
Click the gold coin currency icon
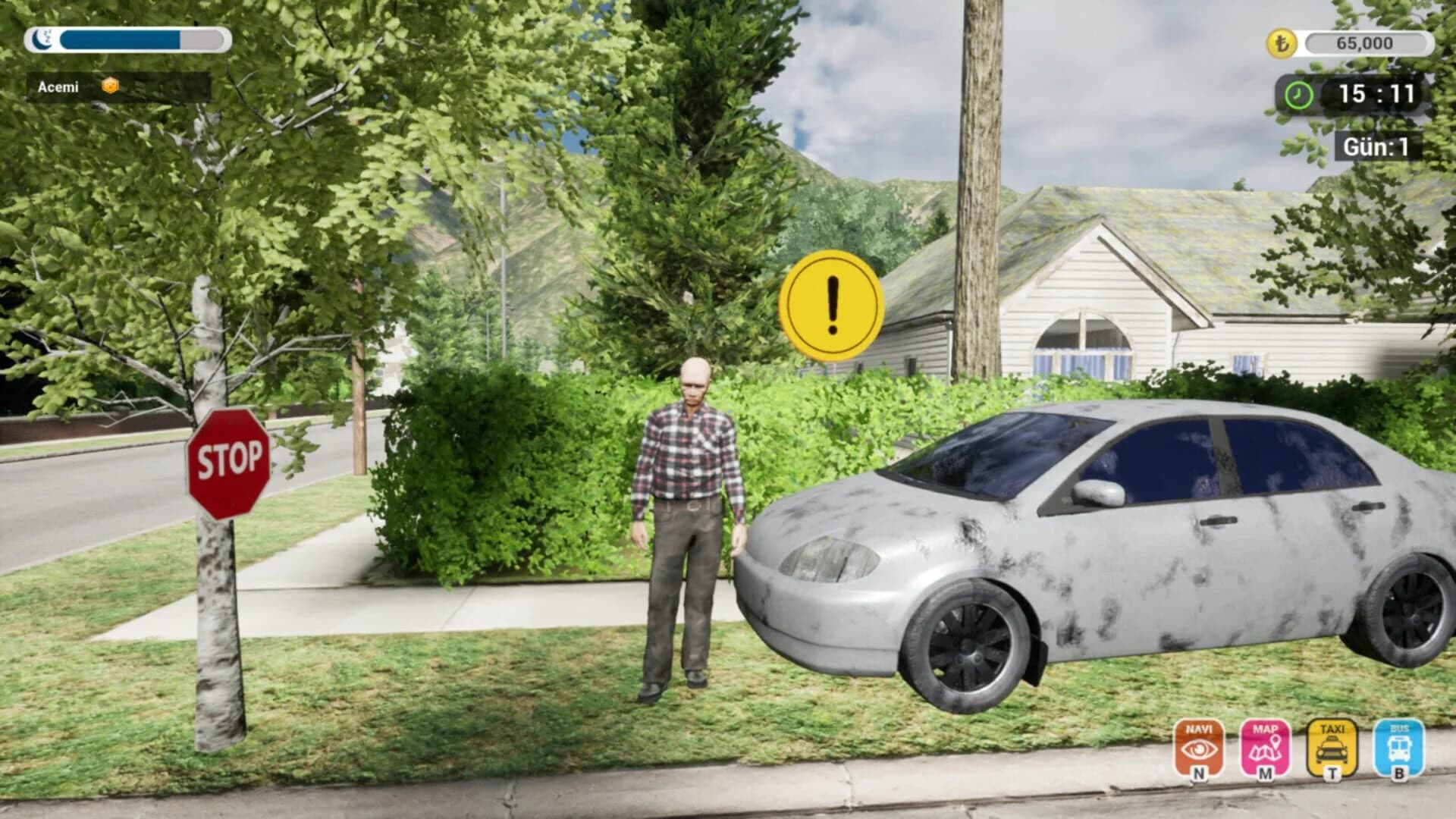(1281, 44)
